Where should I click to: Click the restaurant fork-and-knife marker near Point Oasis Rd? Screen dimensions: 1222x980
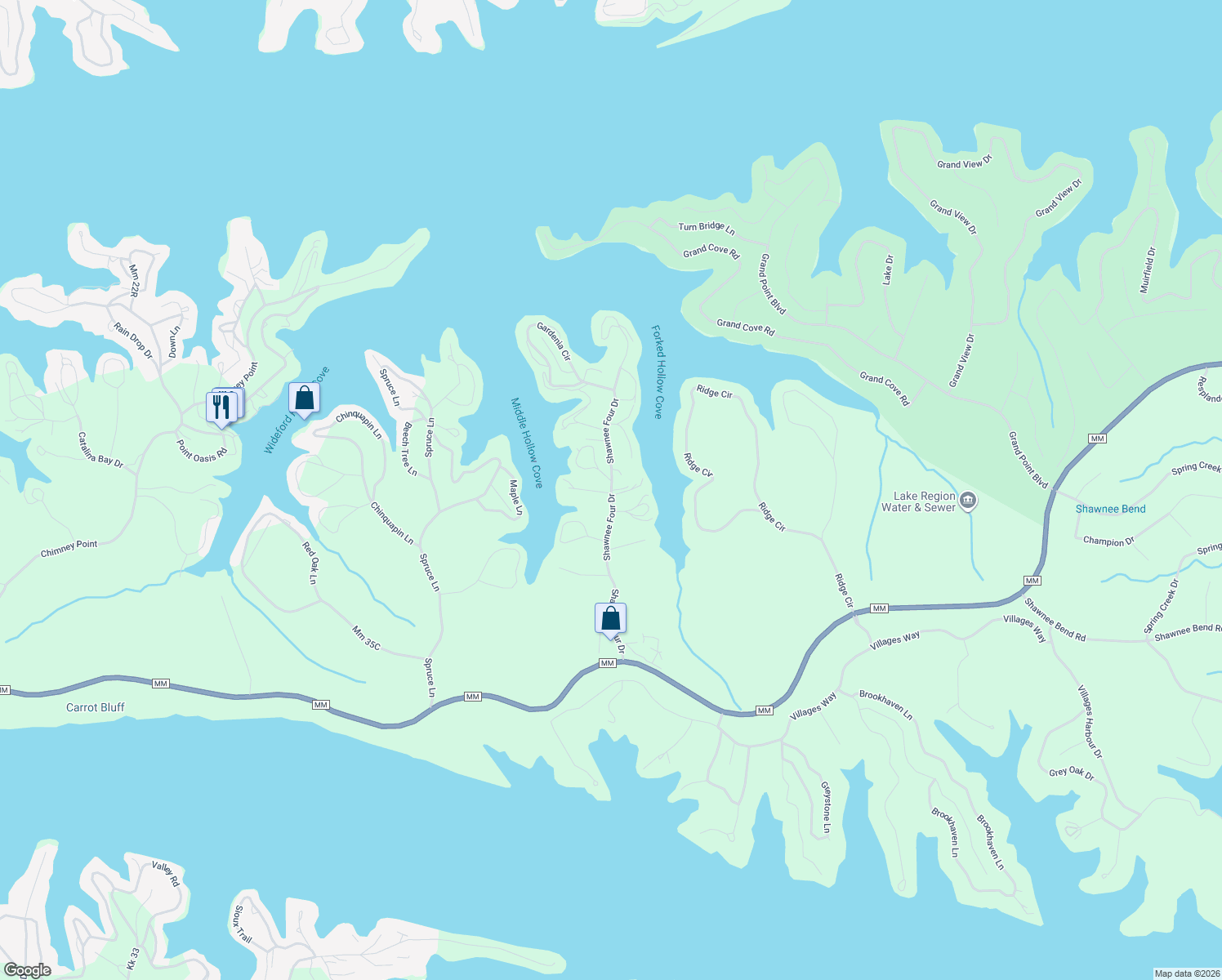(x=221, y=404)
